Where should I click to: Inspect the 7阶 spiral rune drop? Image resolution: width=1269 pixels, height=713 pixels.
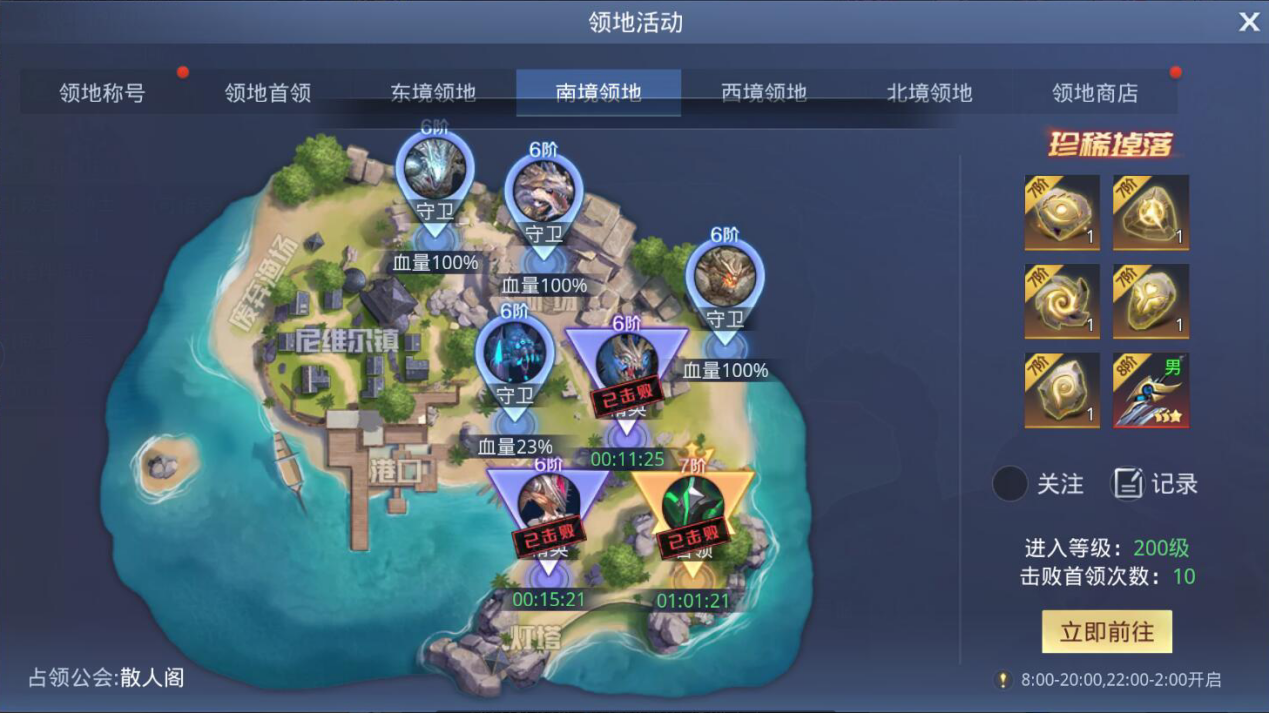tap(1062, 302)
